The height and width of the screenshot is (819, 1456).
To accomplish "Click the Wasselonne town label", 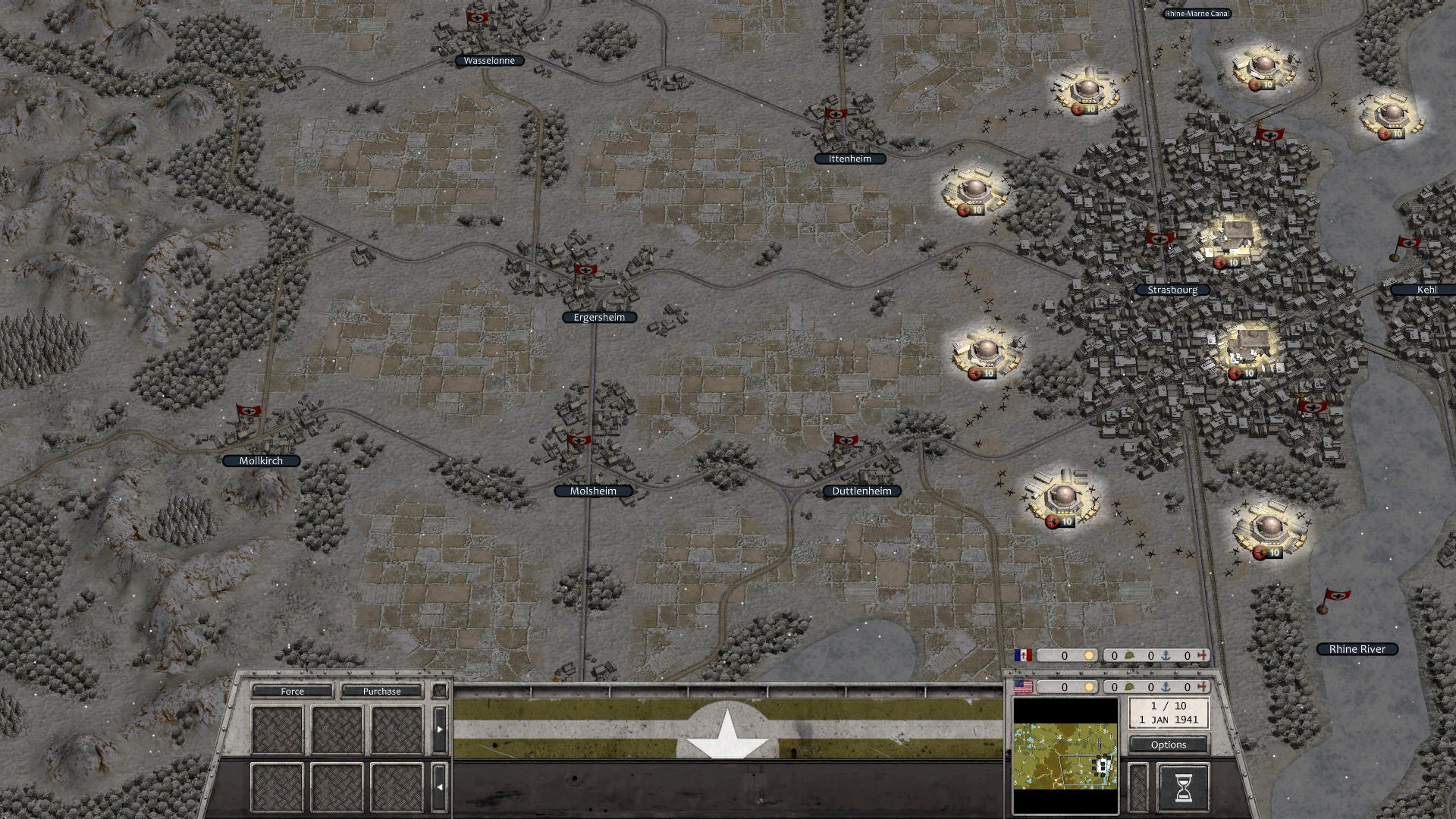I will tap(488, 60).
